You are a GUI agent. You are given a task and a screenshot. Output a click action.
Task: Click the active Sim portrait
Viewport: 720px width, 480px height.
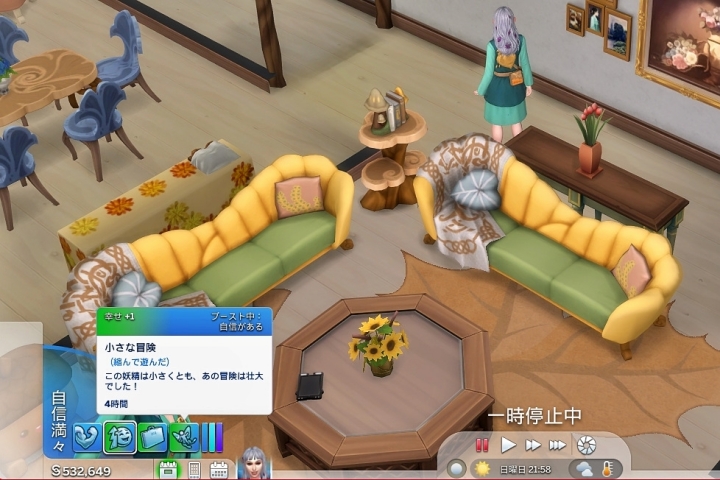pos(254,464)
